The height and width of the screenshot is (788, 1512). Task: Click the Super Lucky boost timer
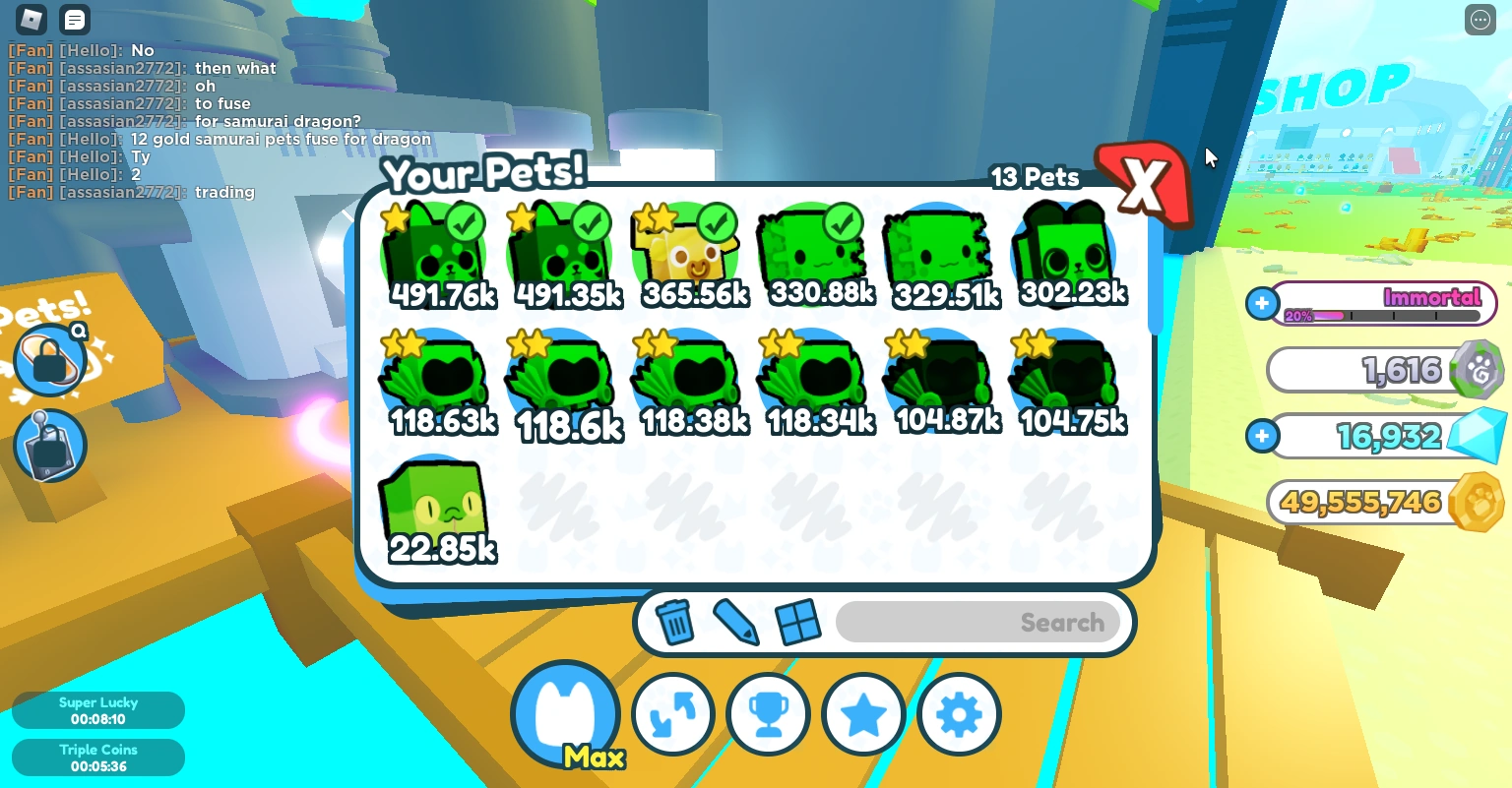[x=98, y=709]
